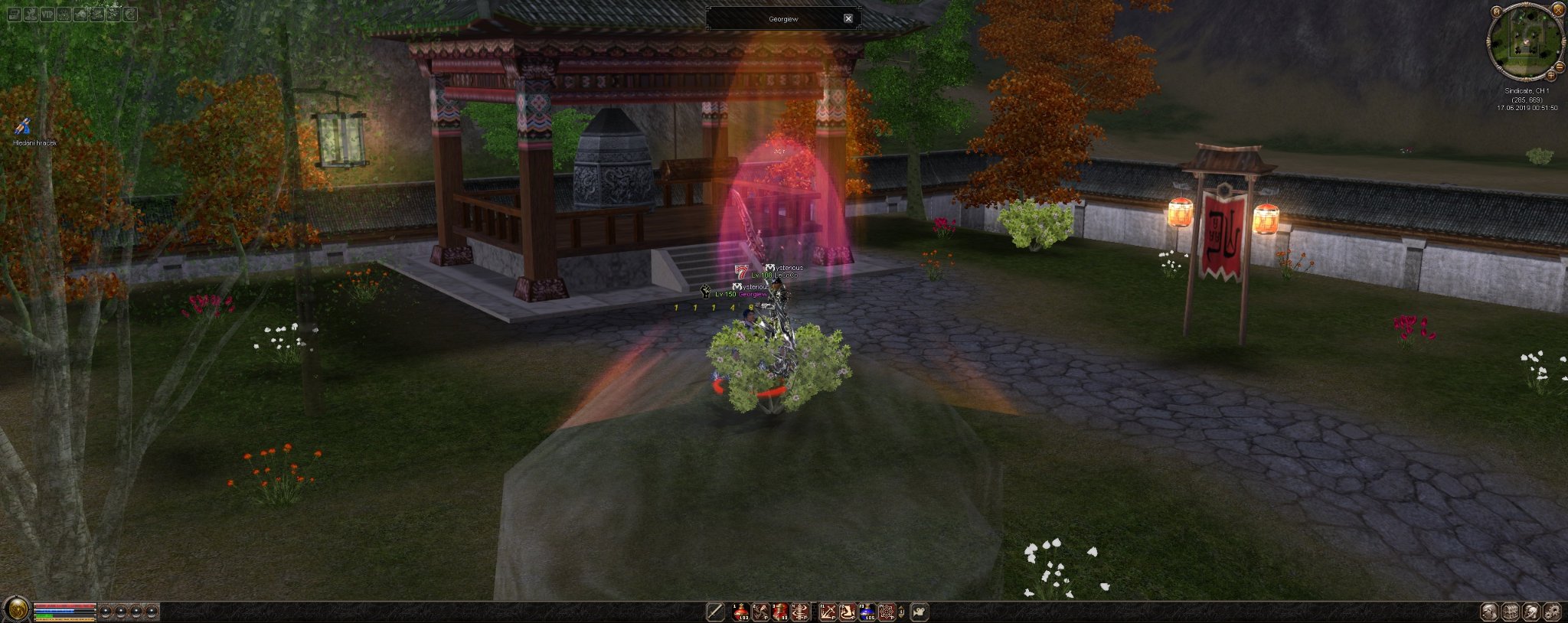The width and height of the screenshot is (1568, 623).
Task: Activate the ornate knot skill in F4
Action: click(x=886, y=612)
